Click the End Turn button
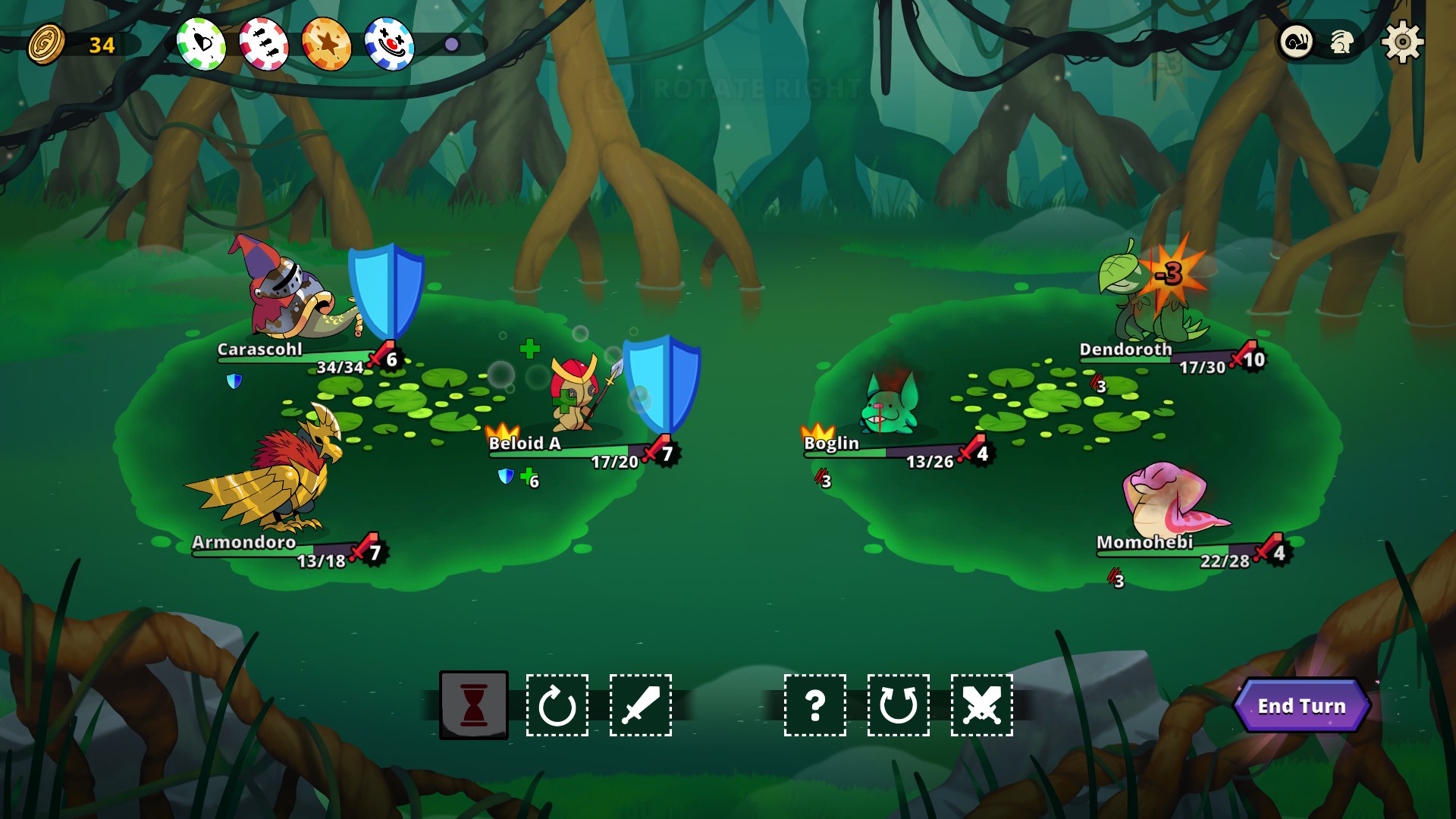The height and width of the screenshot is (819, 1456). 1301,706
